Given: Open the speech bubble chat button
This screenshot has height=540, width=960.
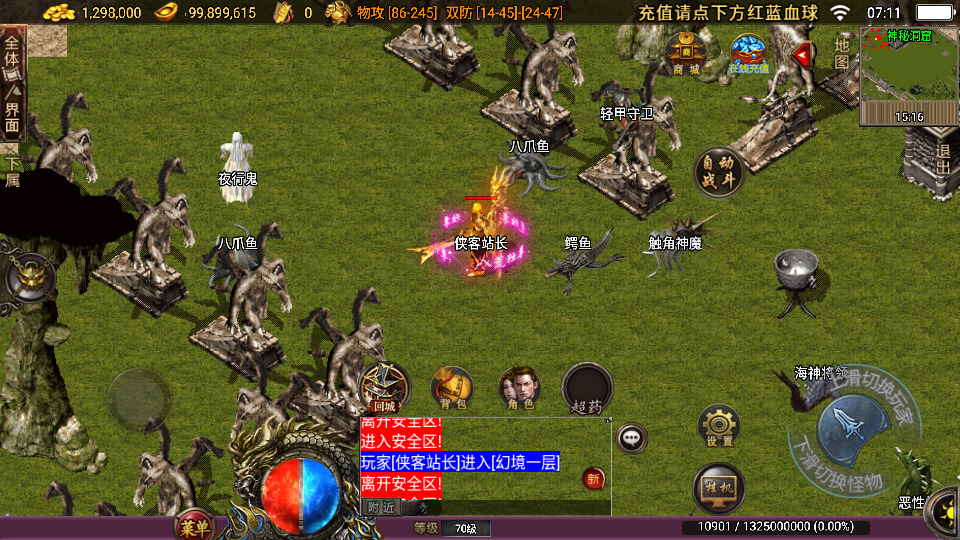Looking at the screenshot, I should 631,438.
